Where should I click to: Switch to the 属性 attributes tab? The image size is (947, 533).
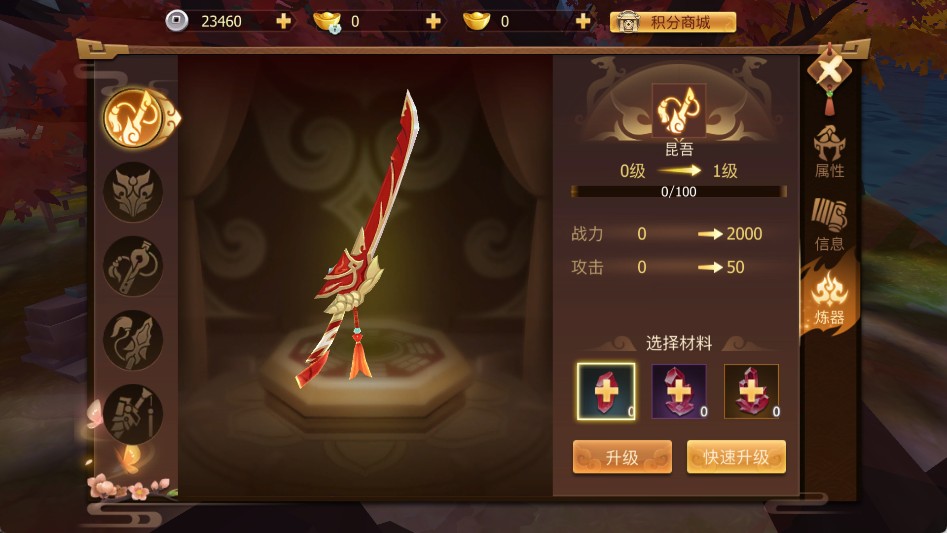coord(829,154)
